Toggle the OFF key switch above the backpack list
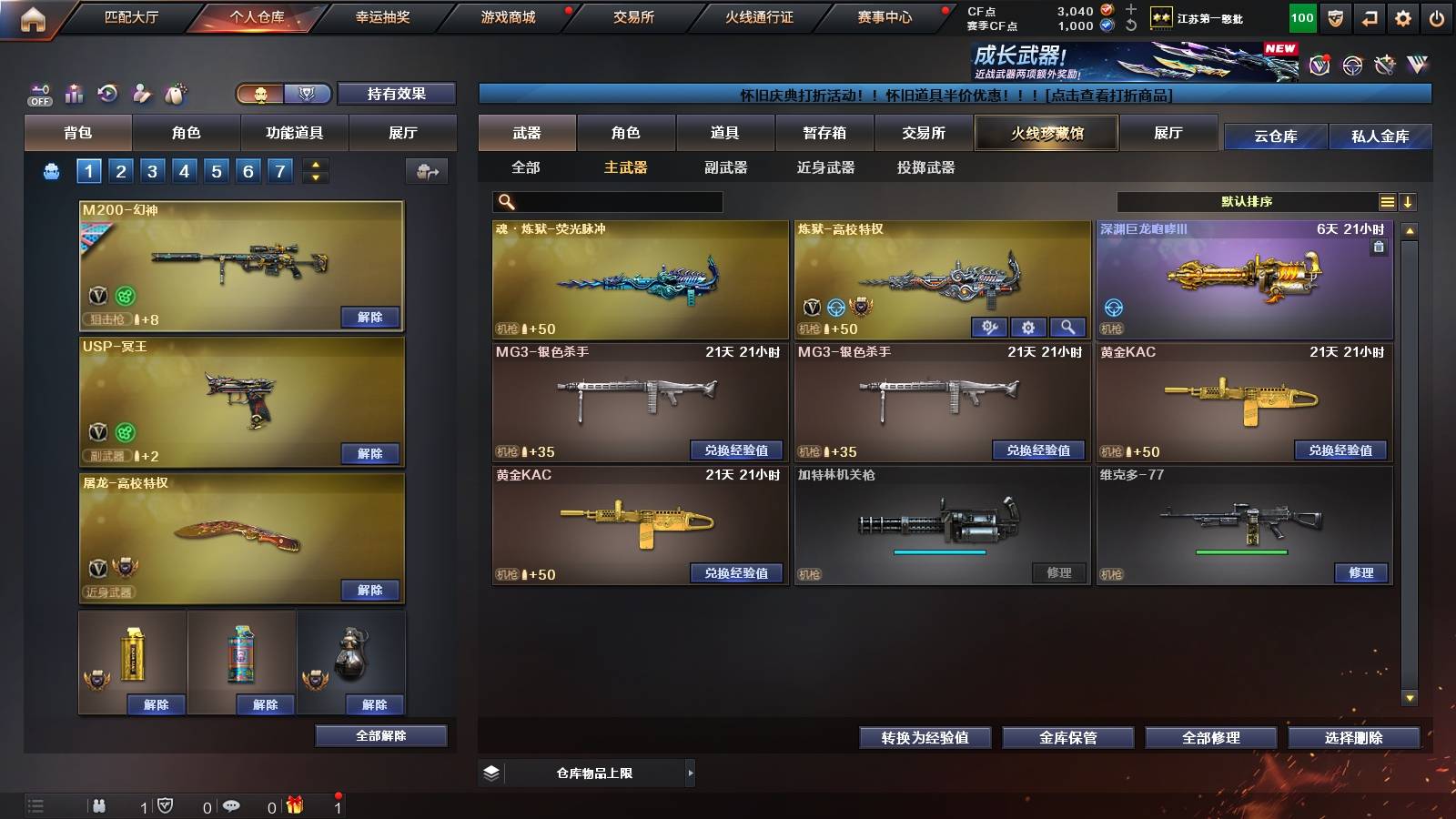This screenshot has height=819, width=1456. point(38,93)
